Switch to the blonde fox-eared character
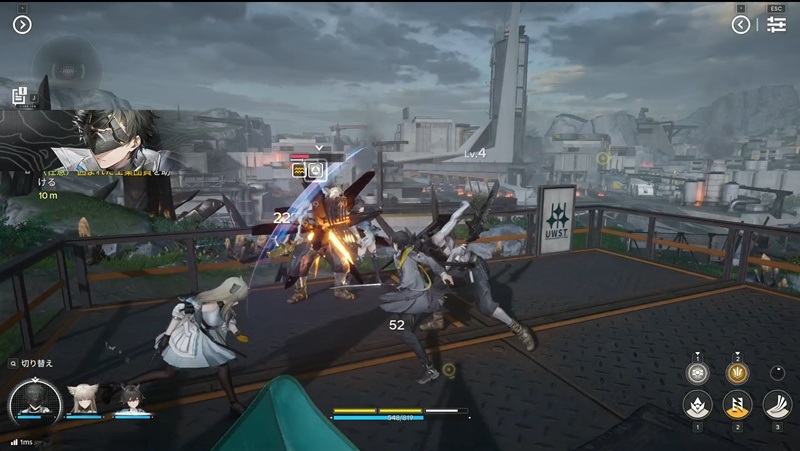 pyautogui.click(x=82, y=399)
